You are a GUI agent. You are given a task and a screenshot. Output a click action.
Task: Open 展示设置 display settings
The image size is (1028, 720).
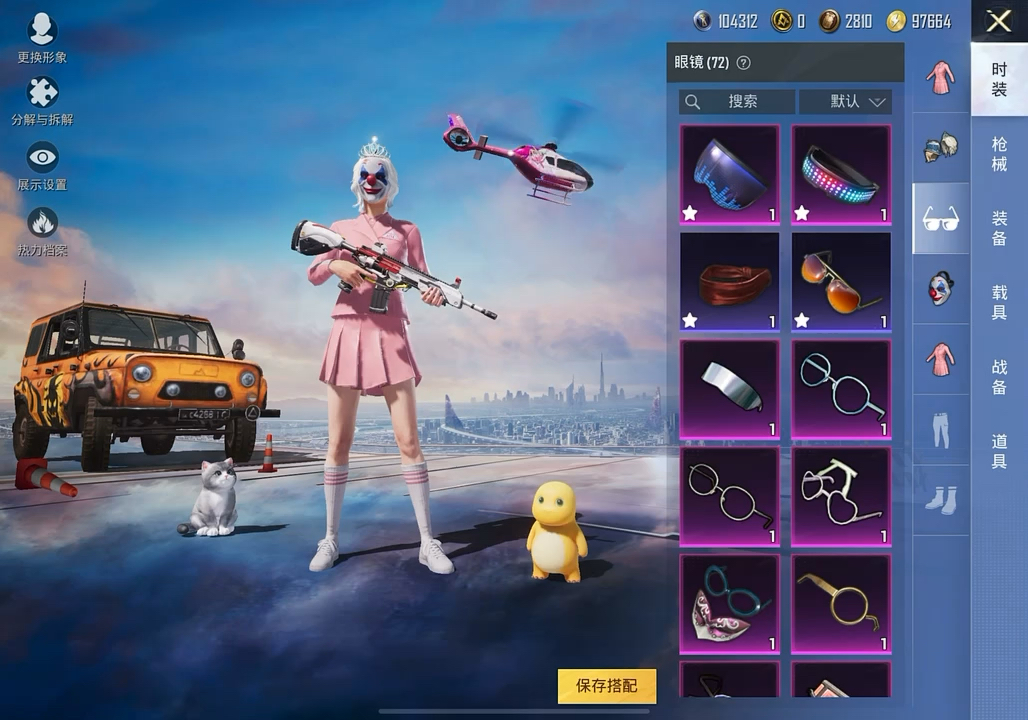[42, 166]
